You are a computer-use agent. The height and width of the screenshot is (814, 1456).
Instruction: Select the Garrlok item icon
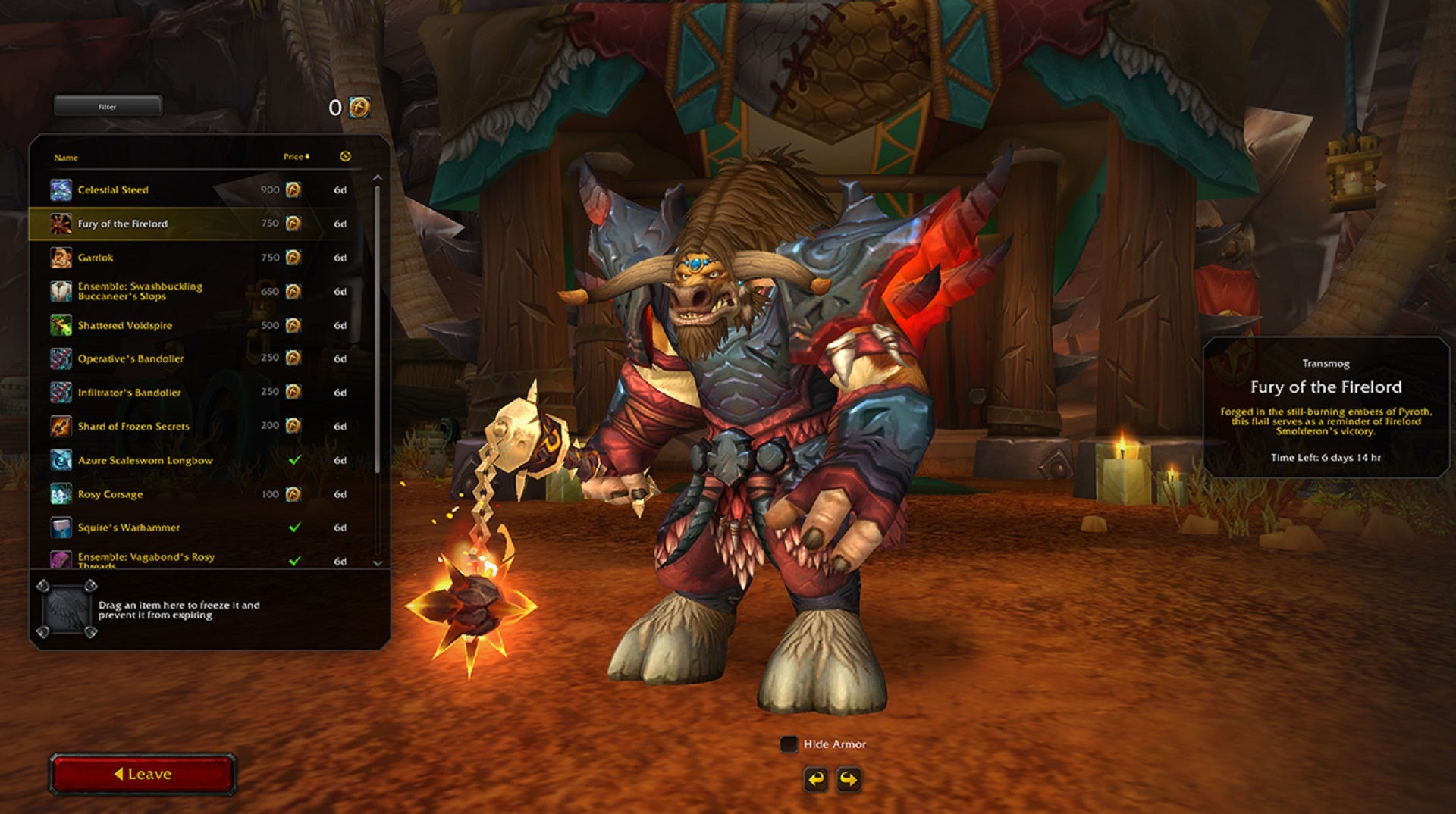tap(59, 258)
